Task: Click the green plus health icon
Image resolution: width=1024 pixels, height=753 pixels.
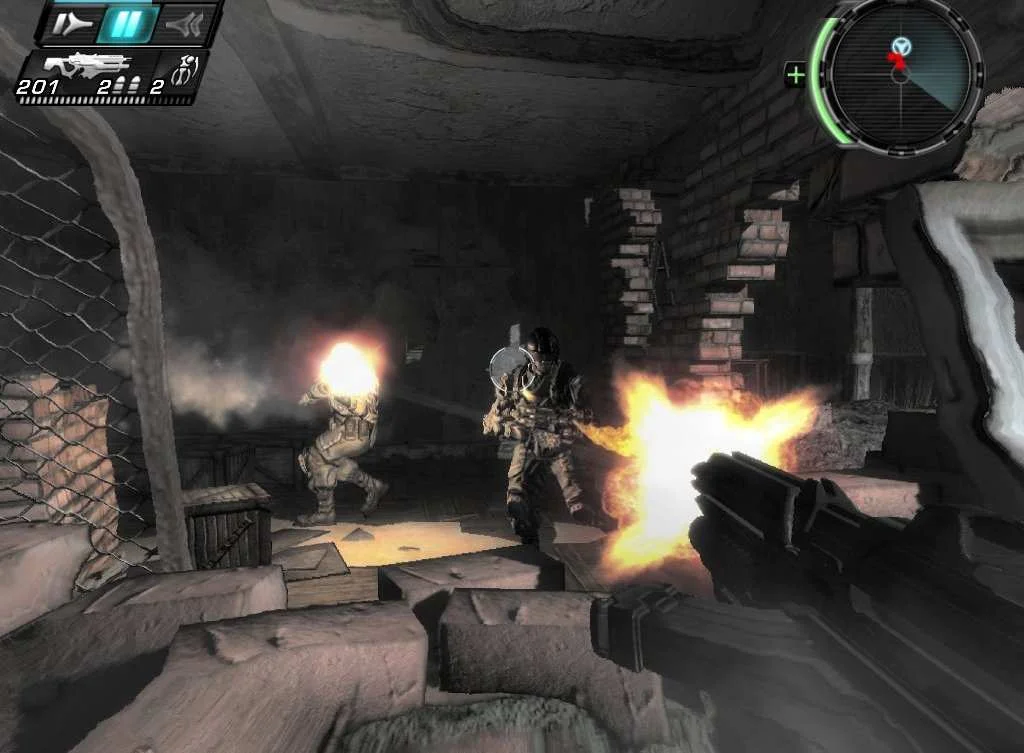Action: [x=796, y=74]
